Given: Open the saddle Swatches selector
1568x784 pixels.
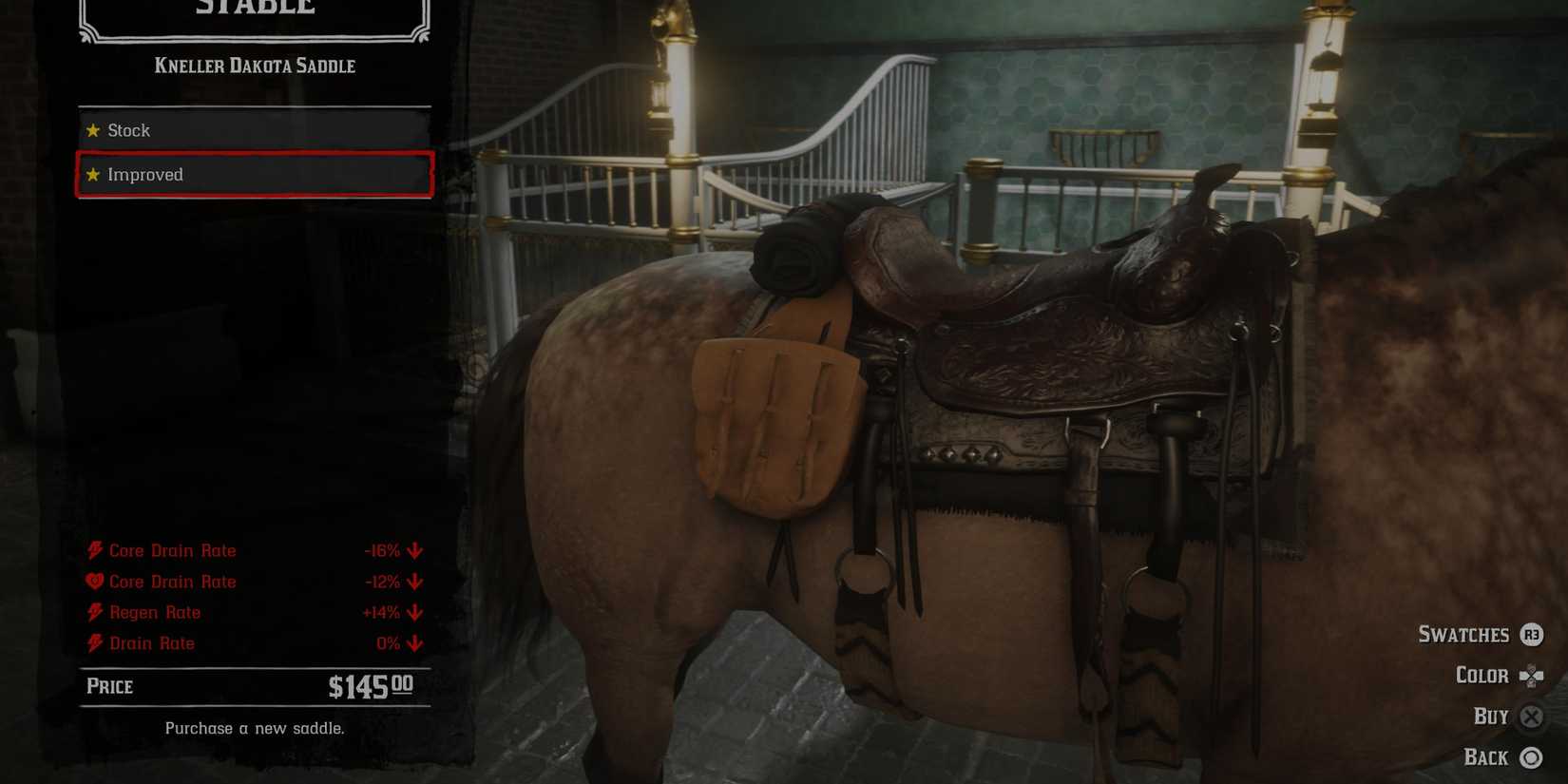Looking at the screenshot, I should [1464, 635].
